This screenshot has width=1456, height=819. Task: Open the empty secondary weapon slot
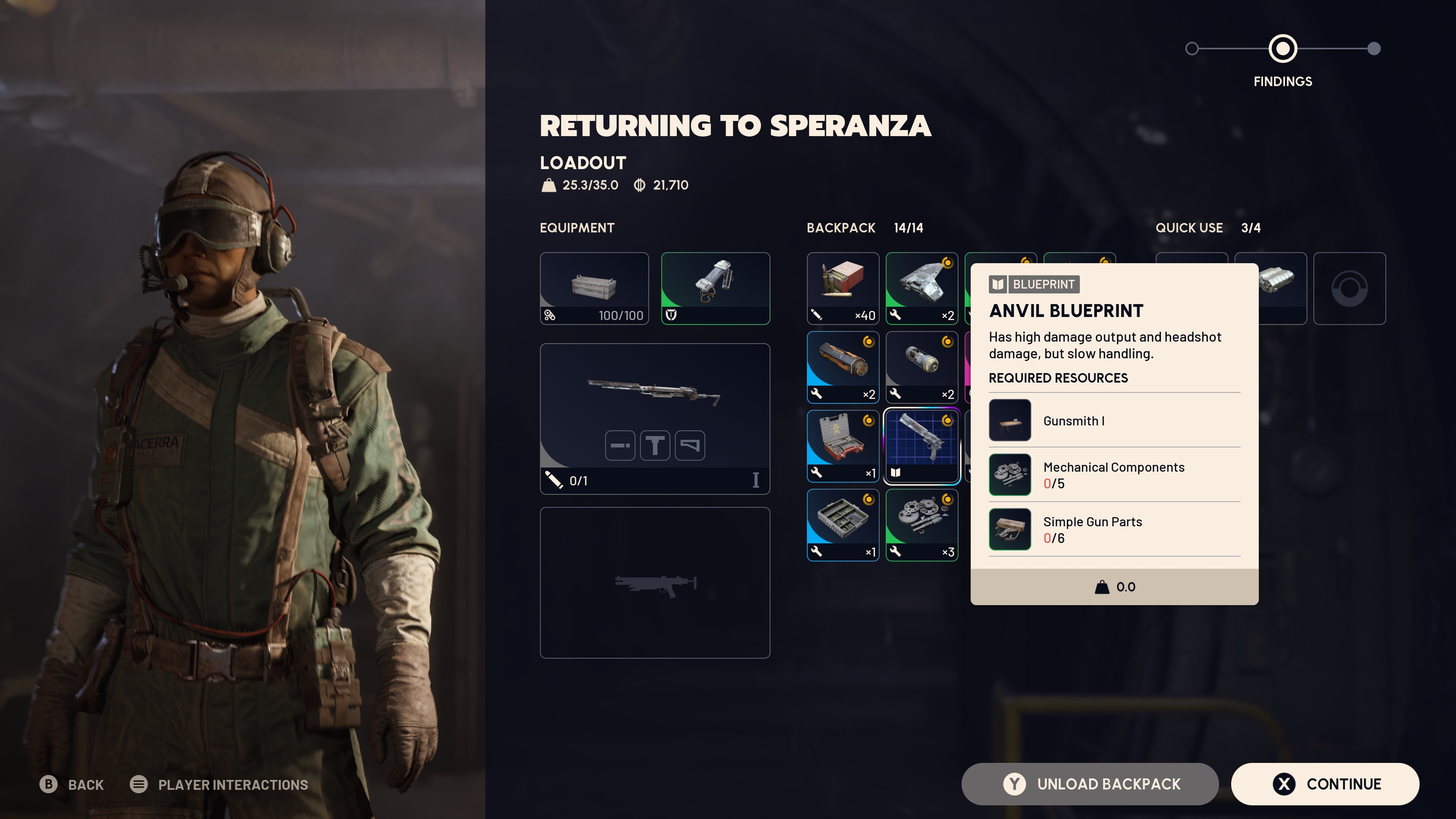click(x=654, y=582)
